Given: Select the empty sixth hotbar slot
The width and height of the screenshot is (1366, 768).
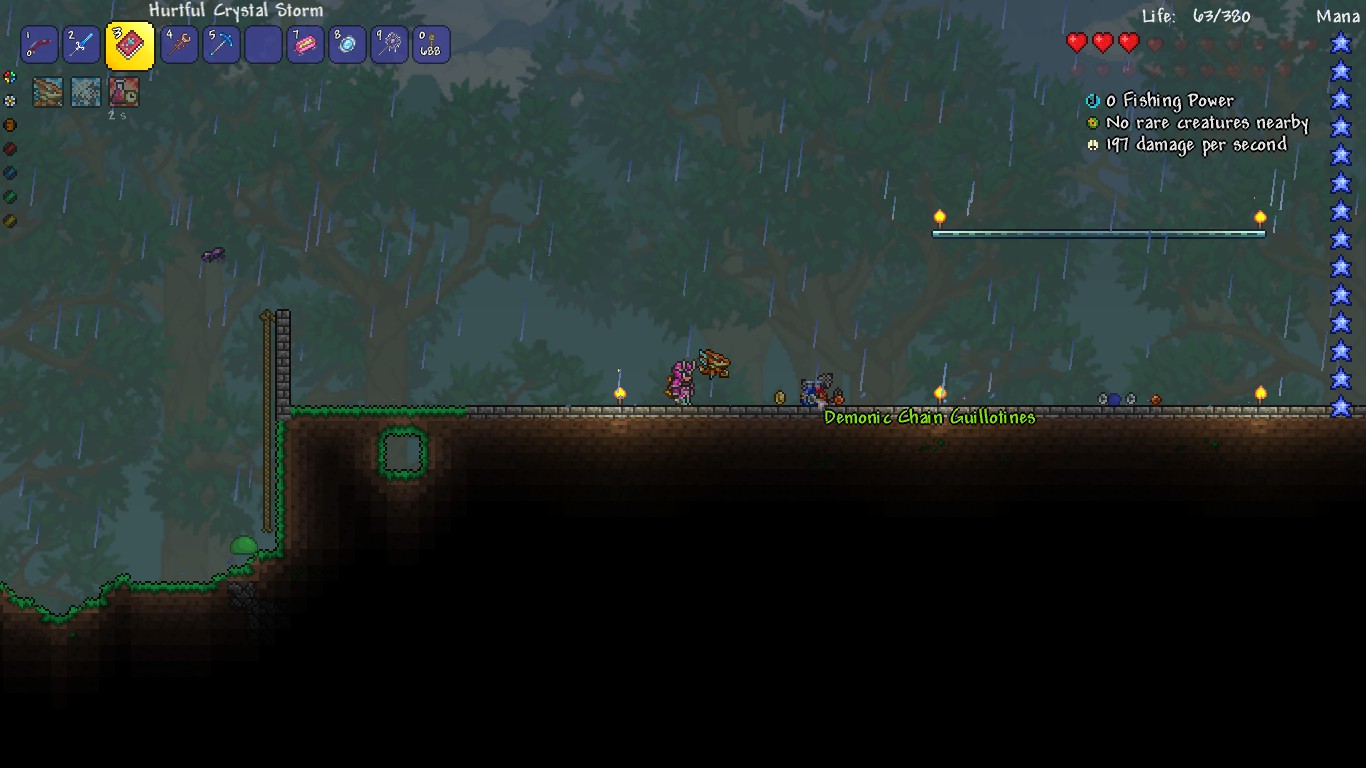Looking at the screenshot, I should 263,45.
